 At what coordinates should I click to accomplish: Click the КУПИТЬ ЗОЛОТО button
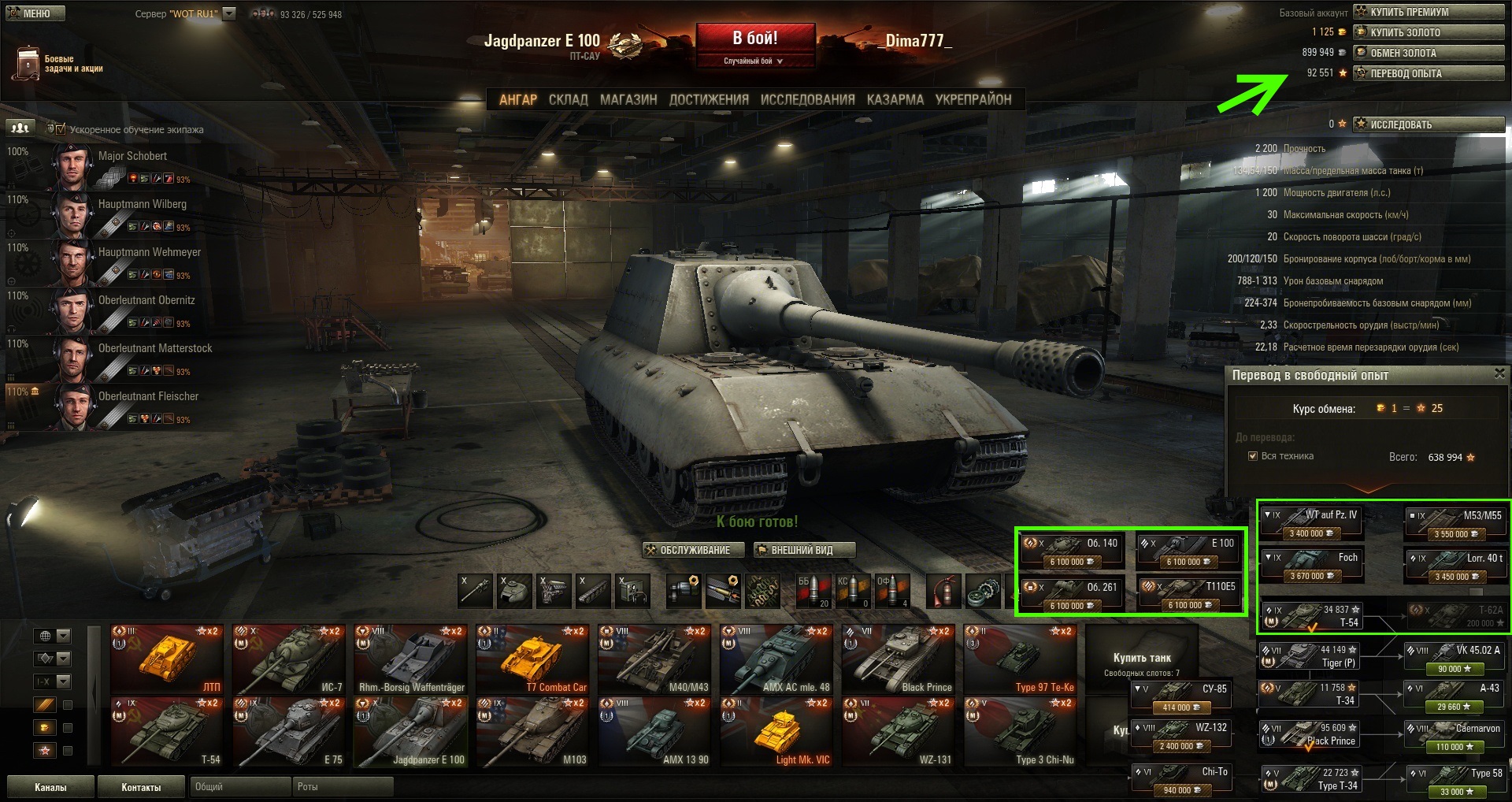1429,32
